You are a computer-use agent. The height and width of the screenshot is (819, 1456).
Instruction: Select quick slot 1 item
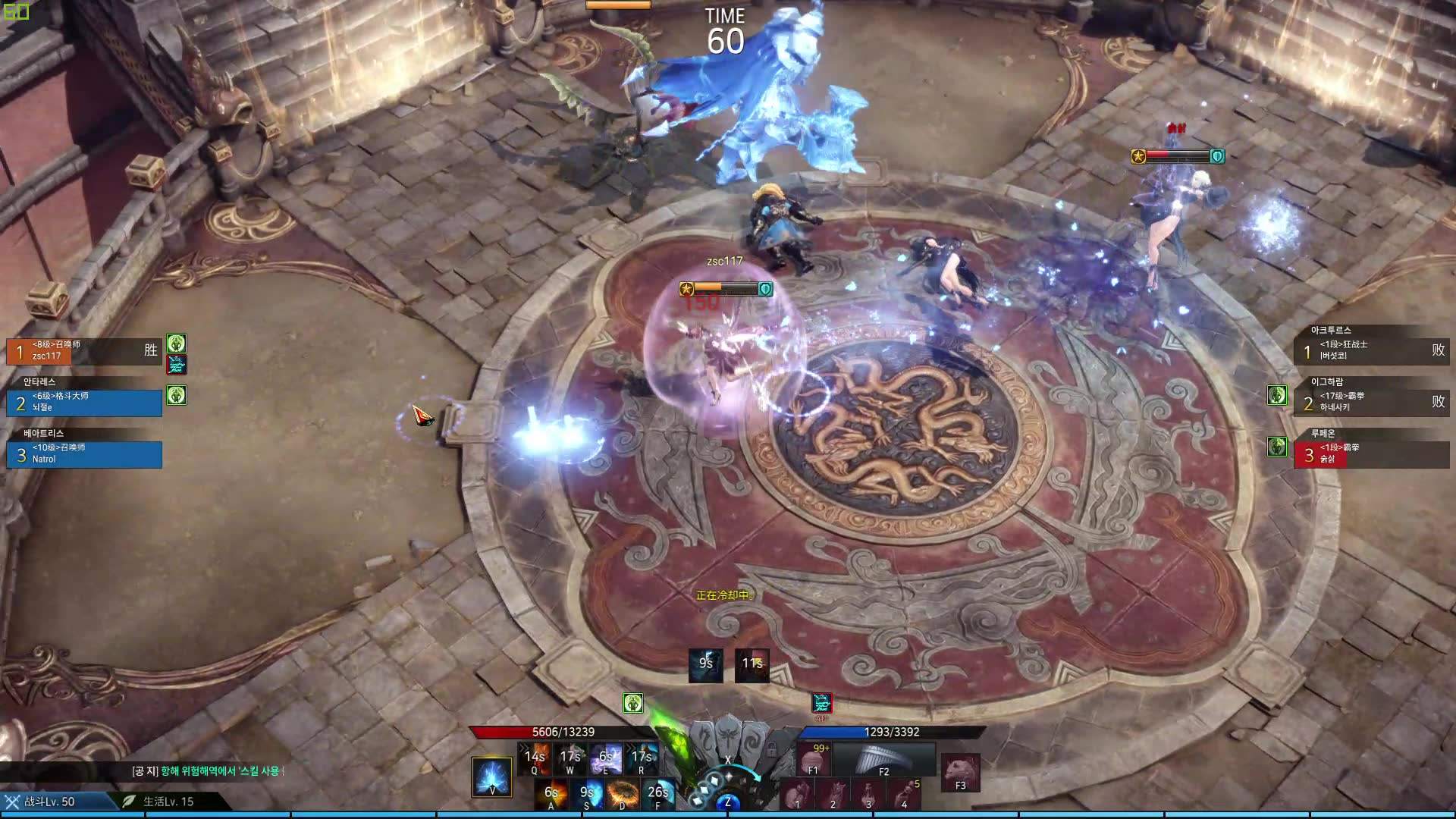(797, 795)
